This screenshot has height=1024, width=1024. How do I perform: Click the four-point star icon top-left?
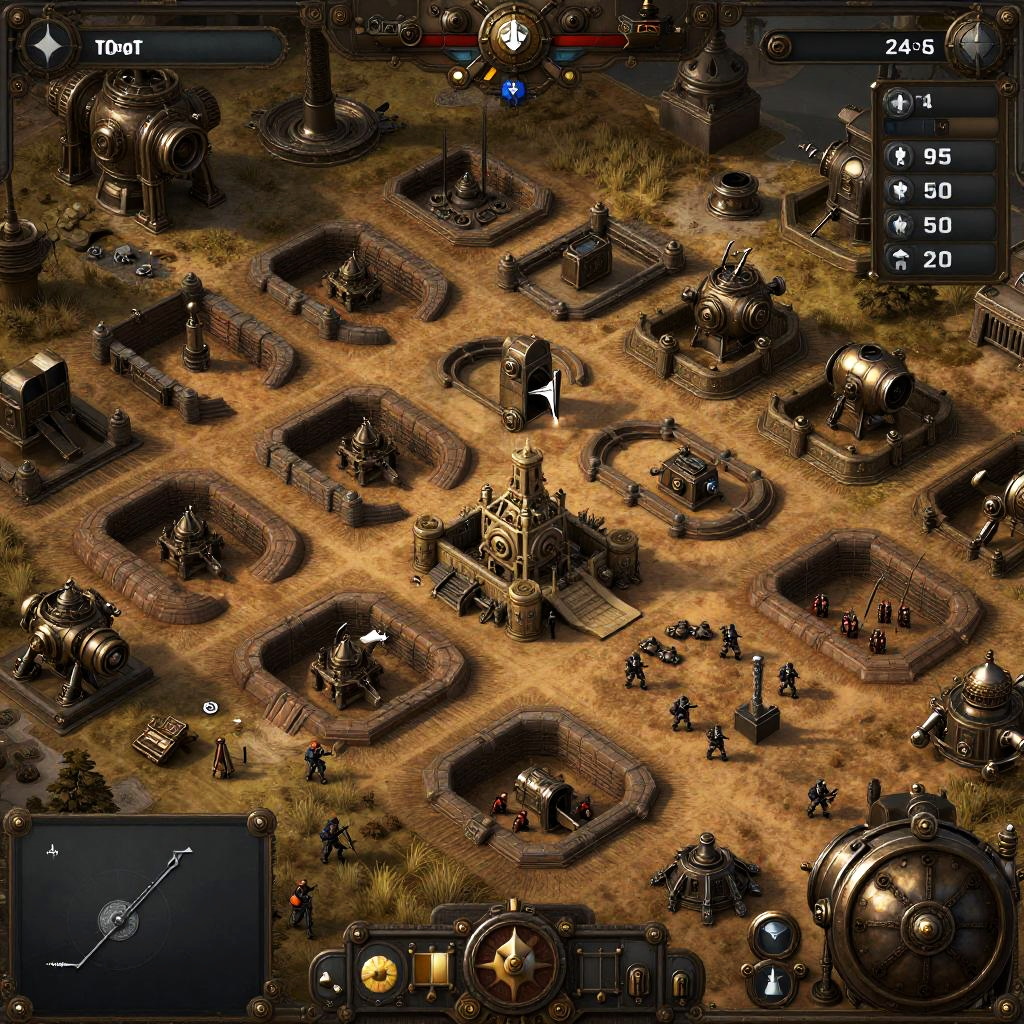click(46, 46)
